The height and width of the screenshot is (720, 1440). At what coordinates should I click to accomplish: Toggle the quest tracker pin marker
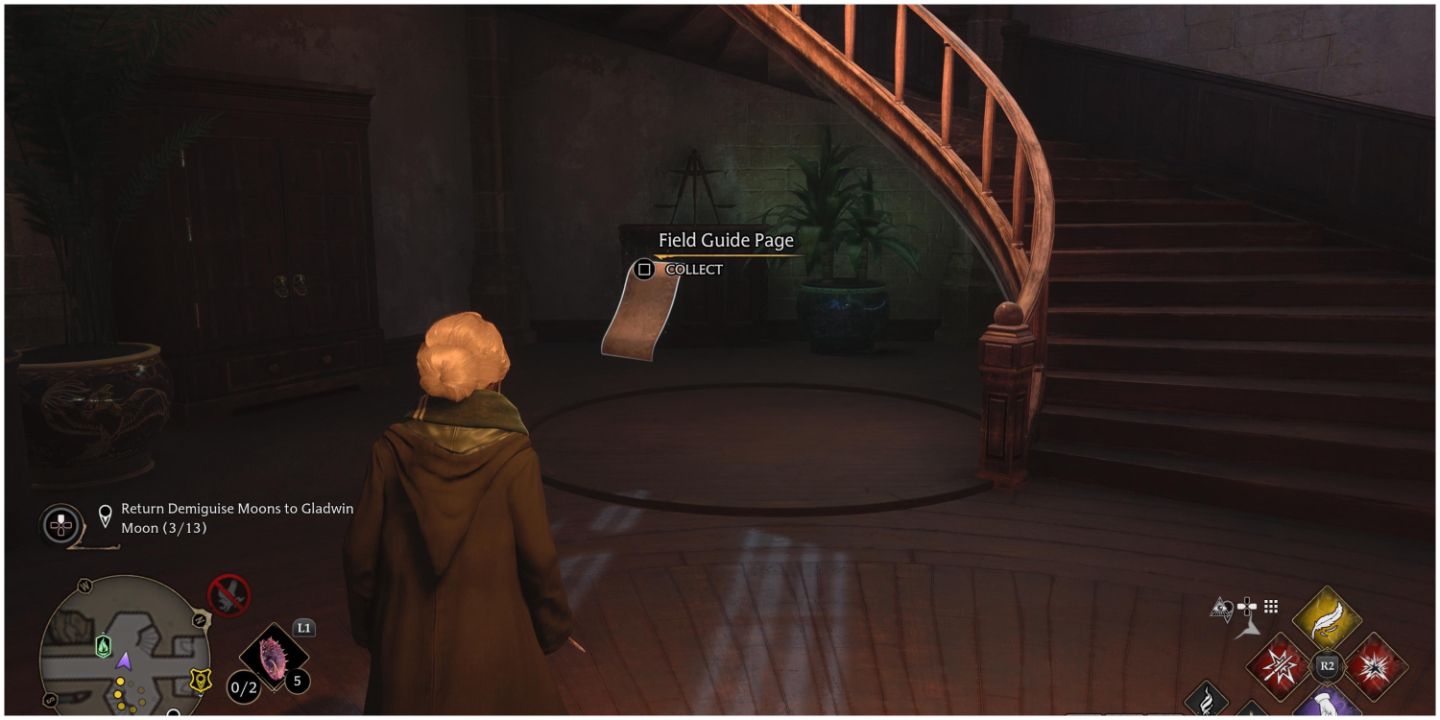pos(106,512)
